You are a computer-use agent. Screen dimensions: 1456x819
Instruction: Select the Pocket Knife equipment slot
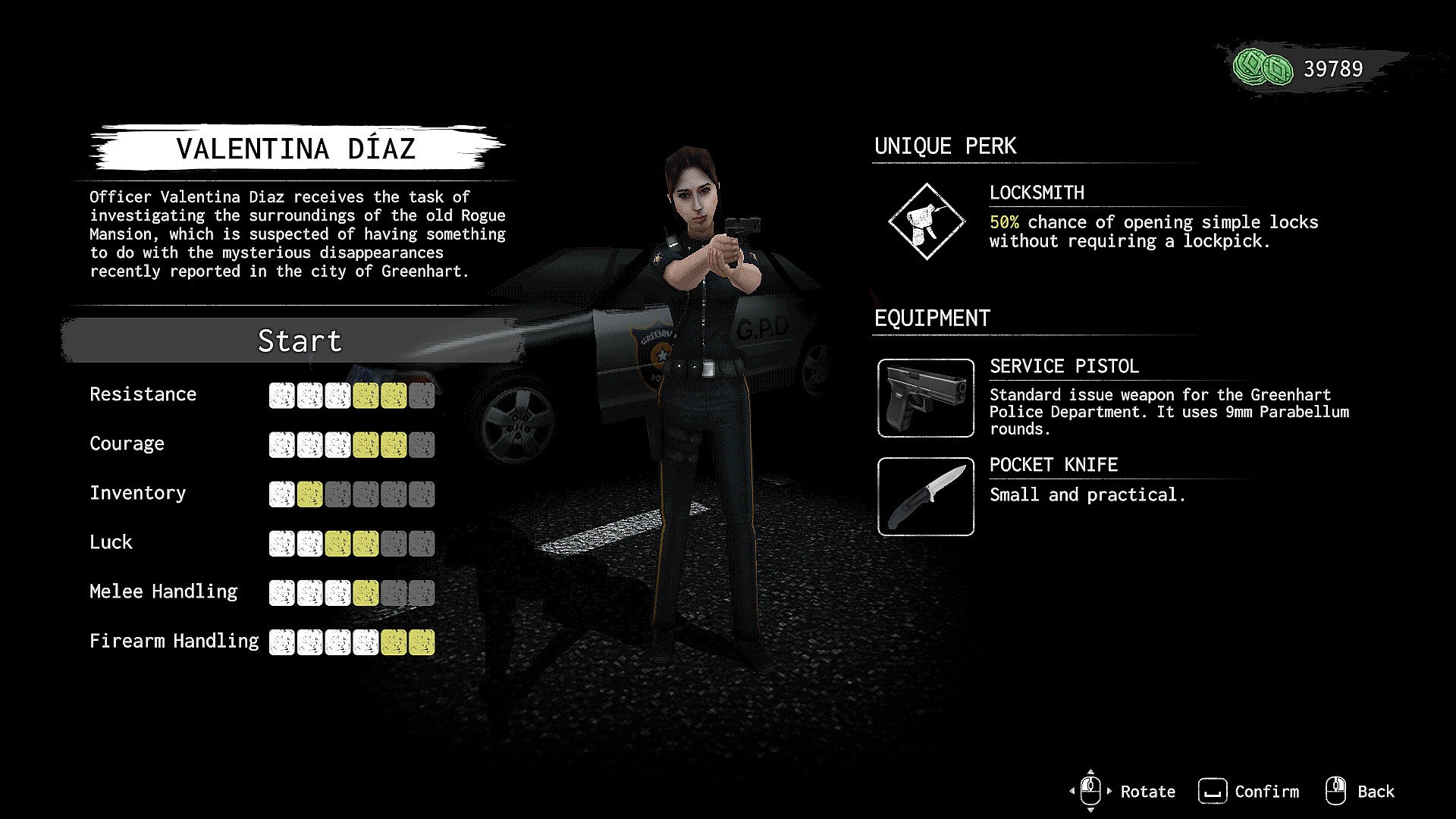click(x=925, y=497)
